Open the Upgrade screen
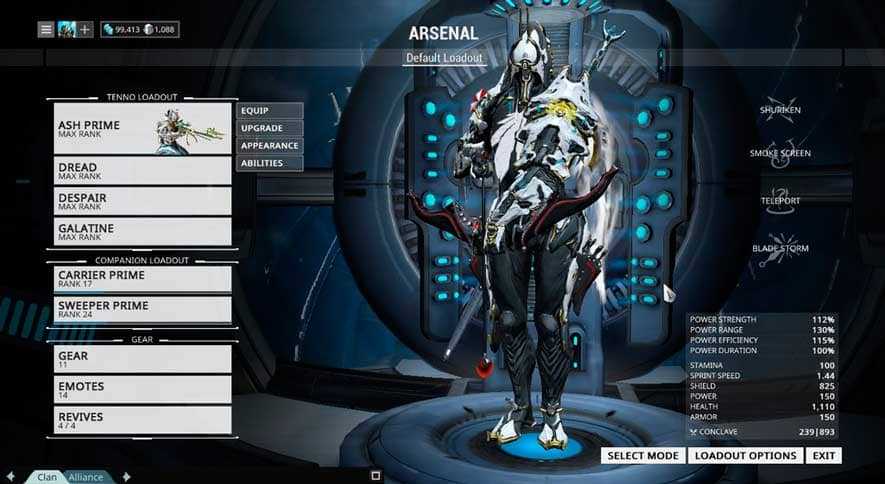This screenshot has width=885, height=484. pos(269,128)
